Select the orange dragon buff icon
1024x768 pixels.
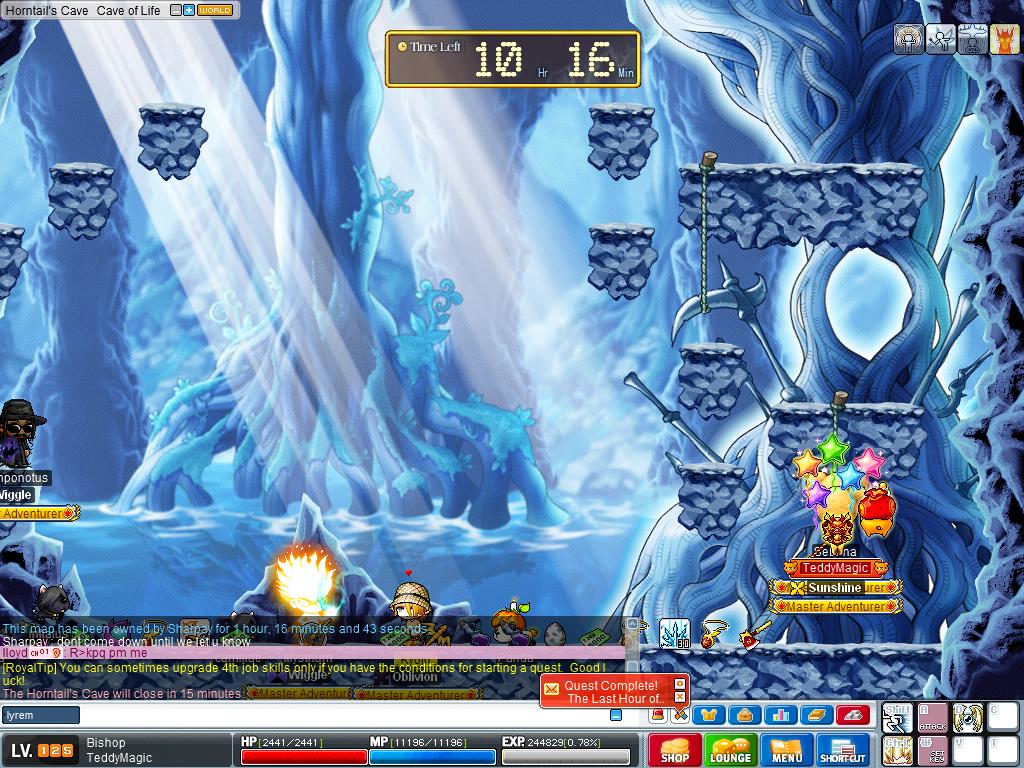click(x=1004, y=39)
